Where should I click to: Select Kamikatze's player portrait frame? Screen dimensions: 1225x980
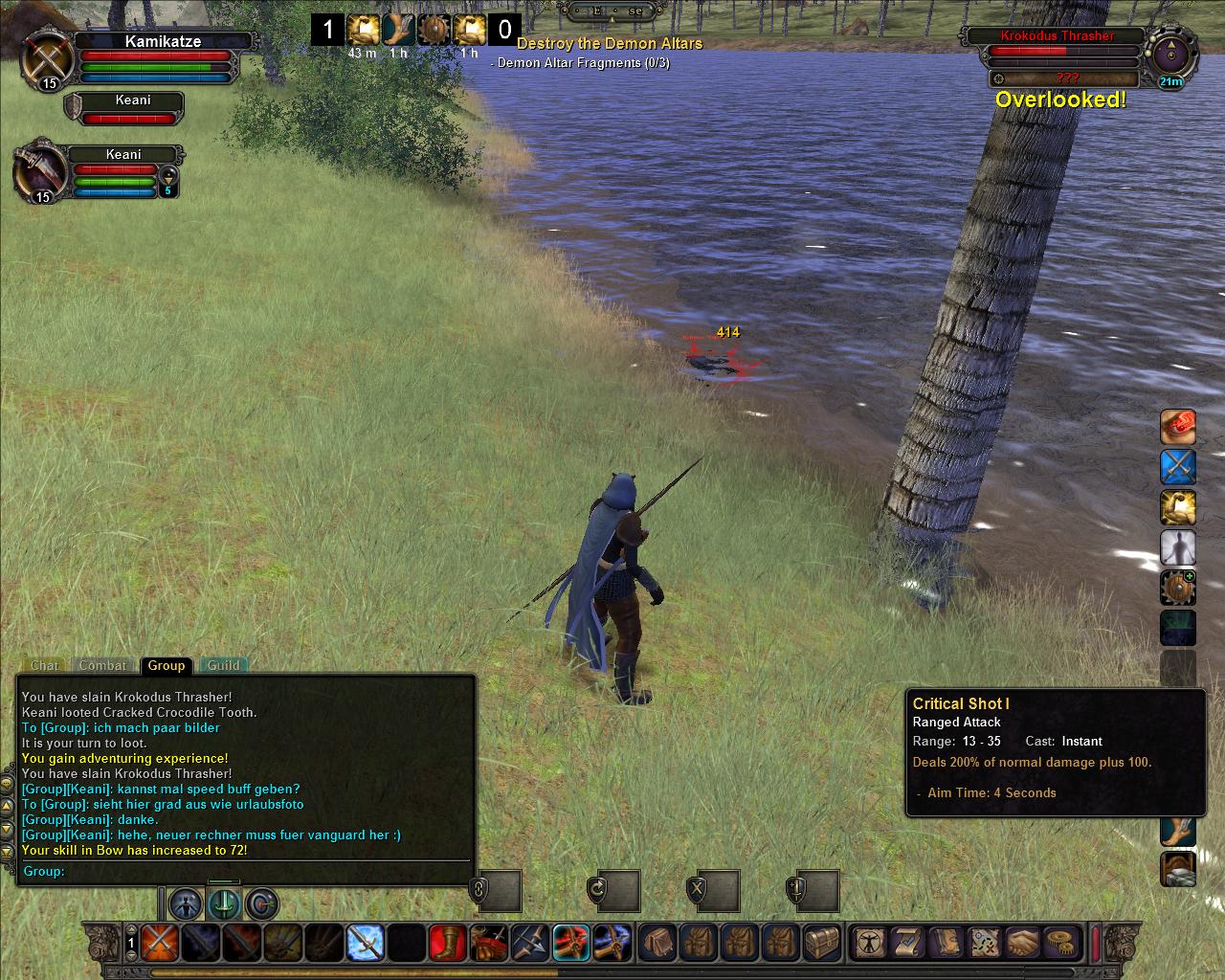pyautogui.click(x=44, y=57)
